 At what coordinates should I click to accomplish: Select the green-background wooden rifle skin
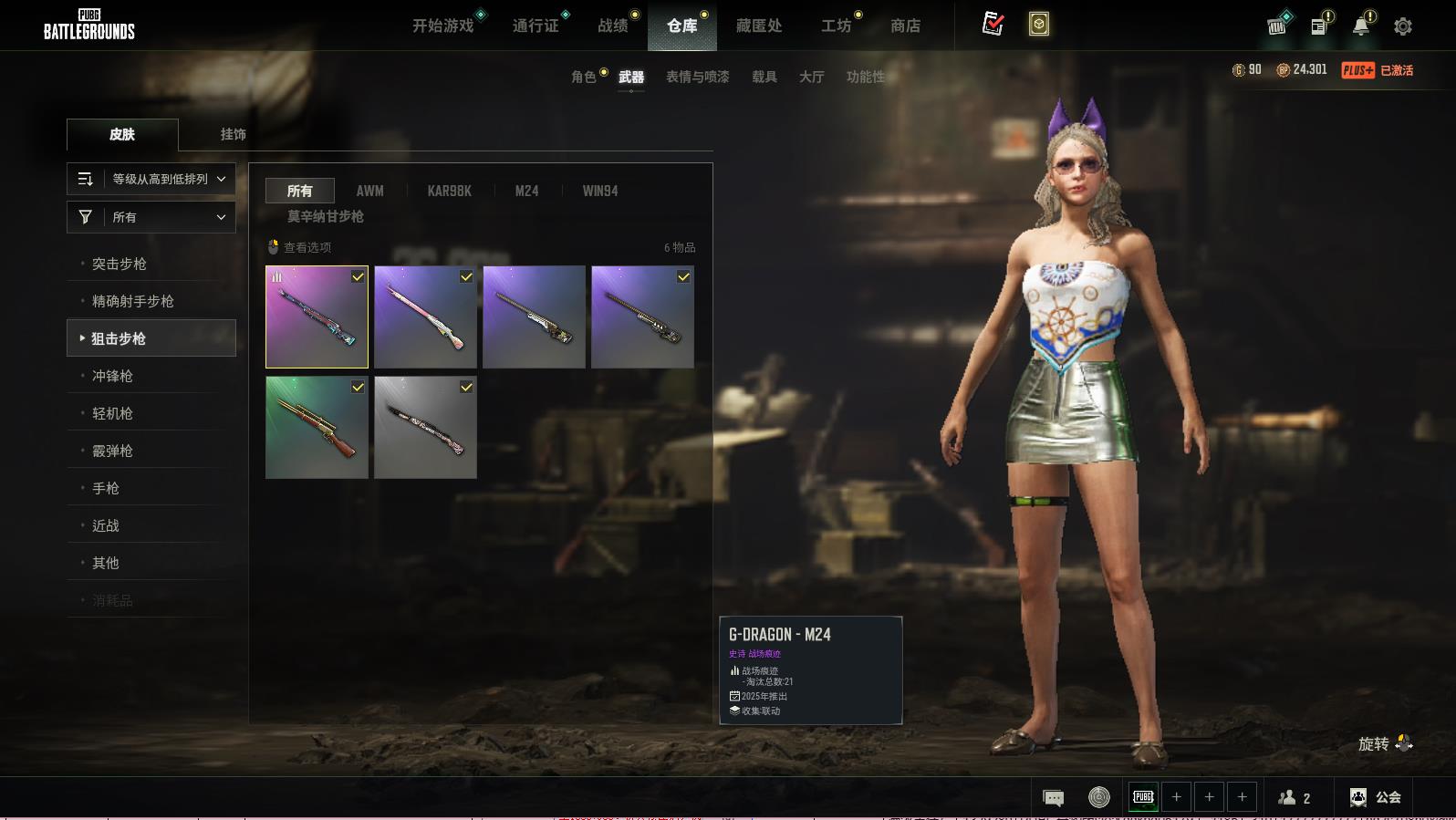(317, 427)
